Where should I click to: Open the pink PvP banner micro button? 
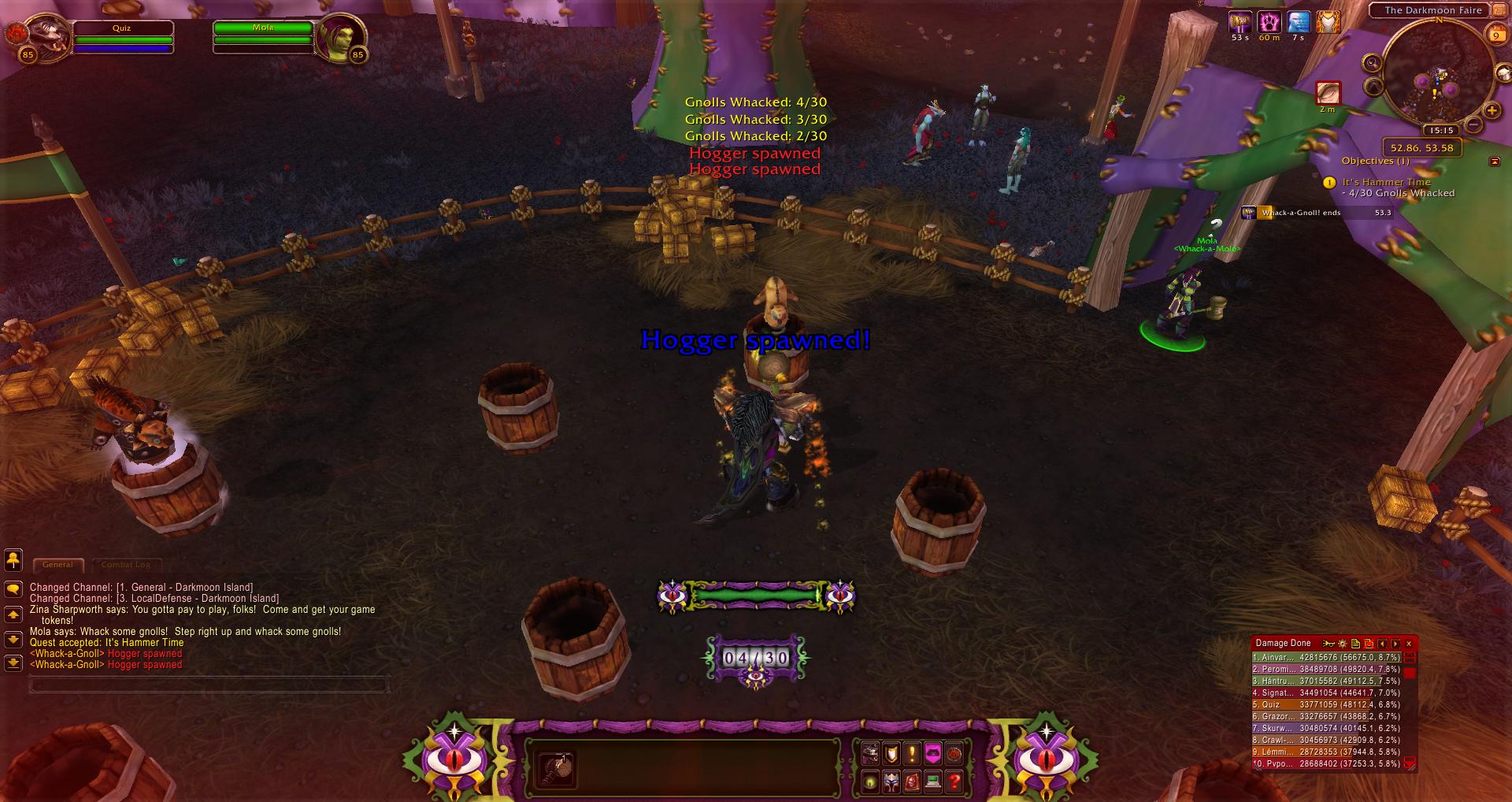tap(932, 753)
